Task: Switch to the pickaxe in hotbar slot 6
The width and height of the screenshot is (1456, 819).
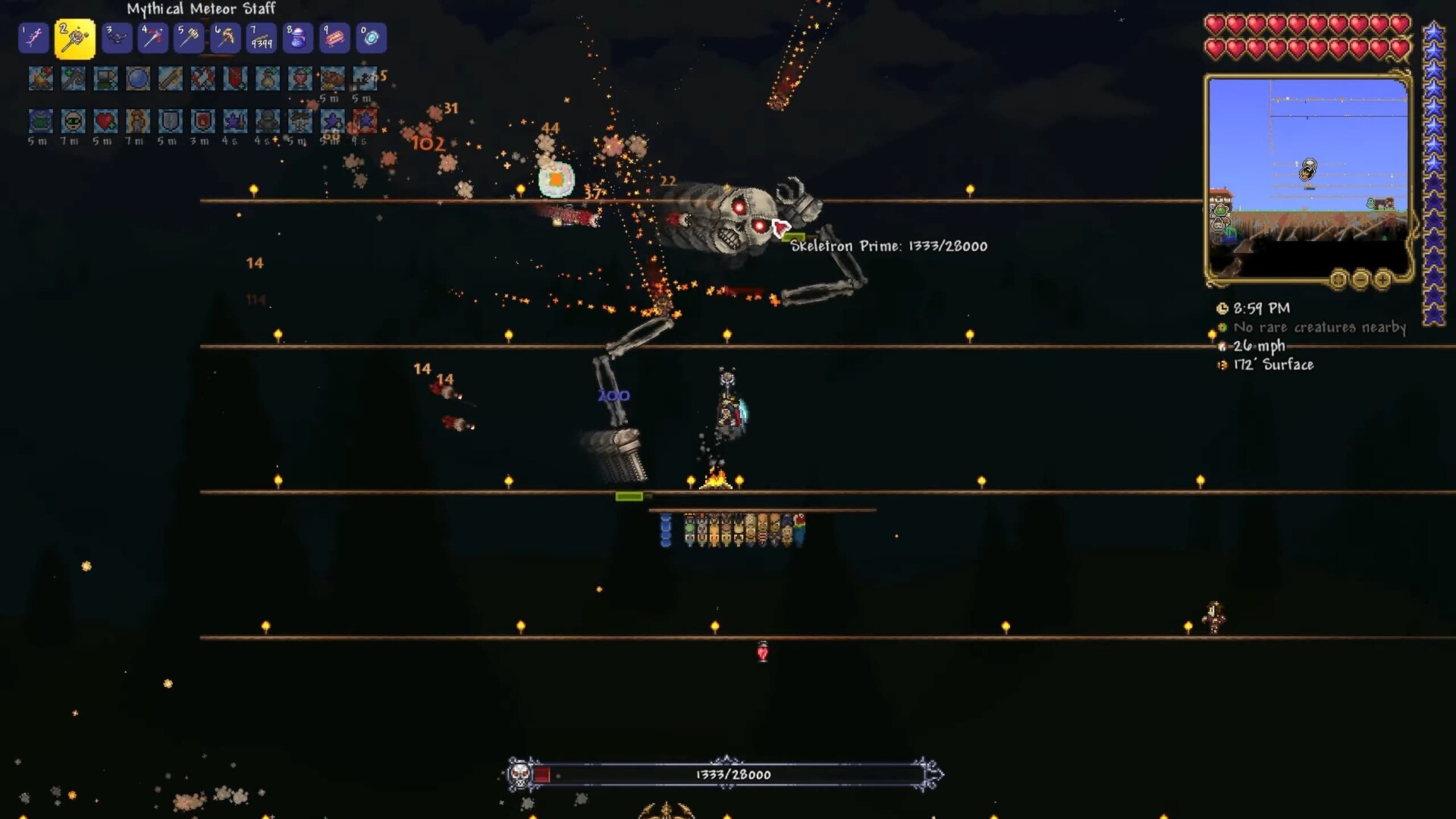Action: point(225,39)
